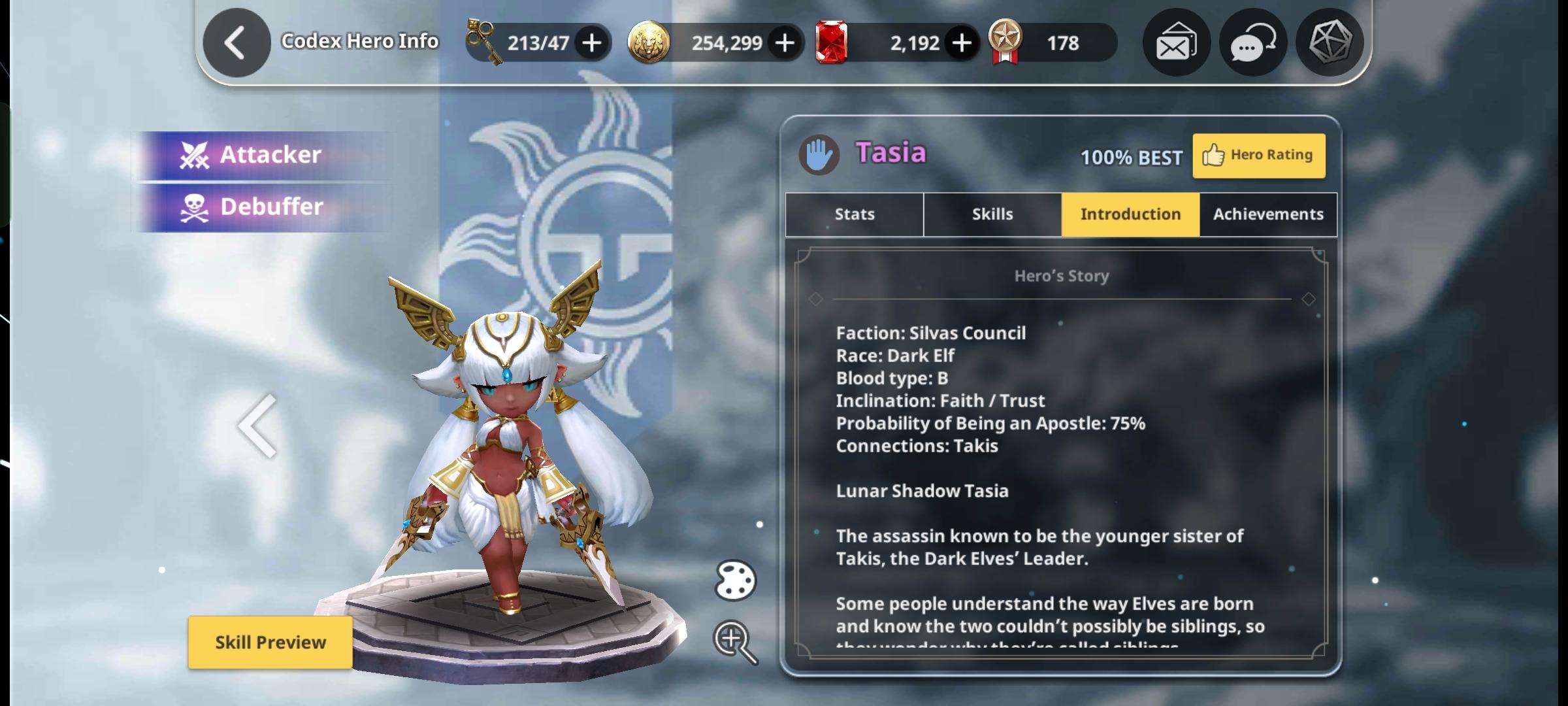The image size is (1568, 706).
Task: Open the mail inbox icon
Action: (1175, 42)
